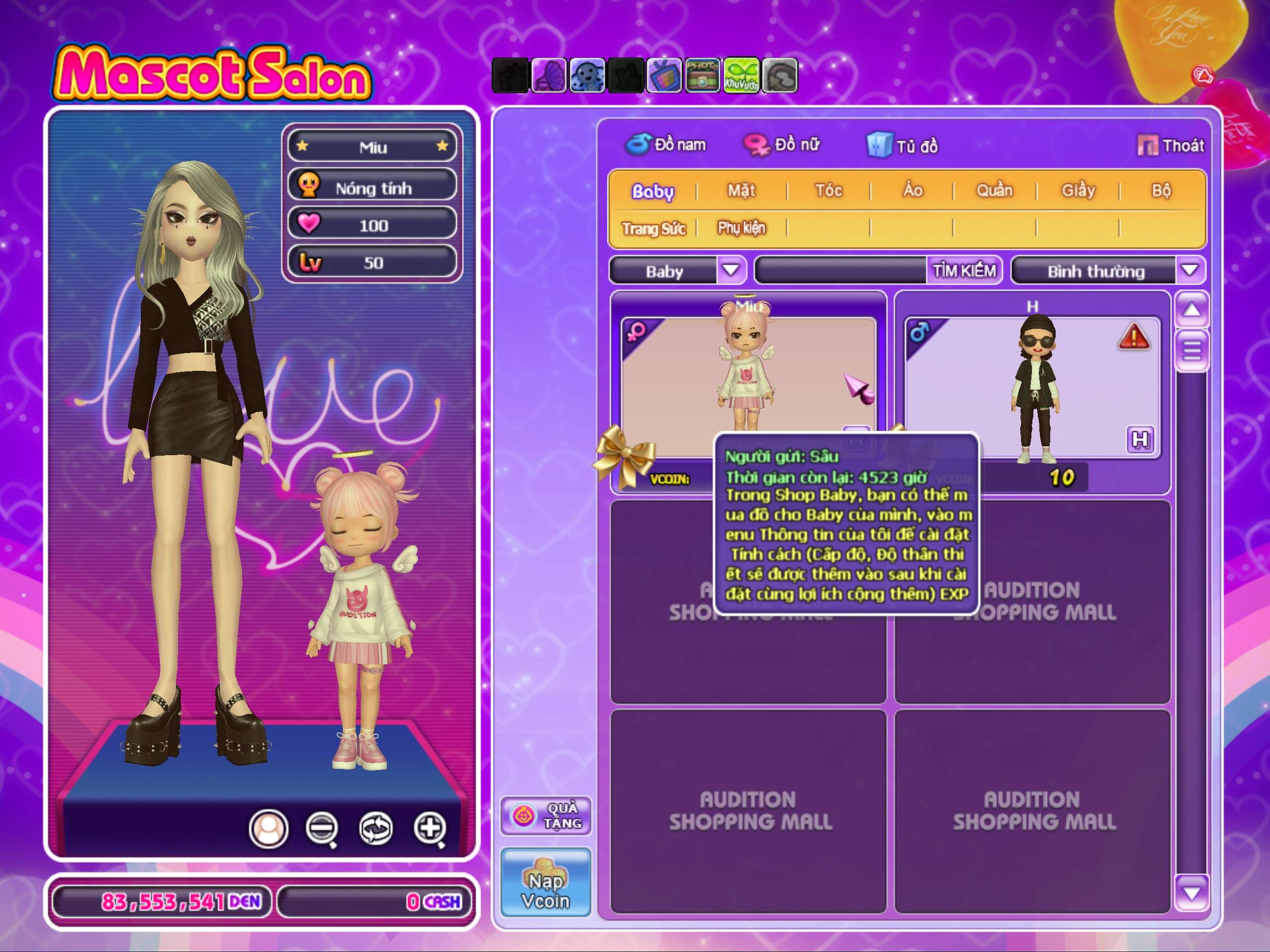
Task: Click the TÌM KIẾM search button
Action: (x=963, y=270)
